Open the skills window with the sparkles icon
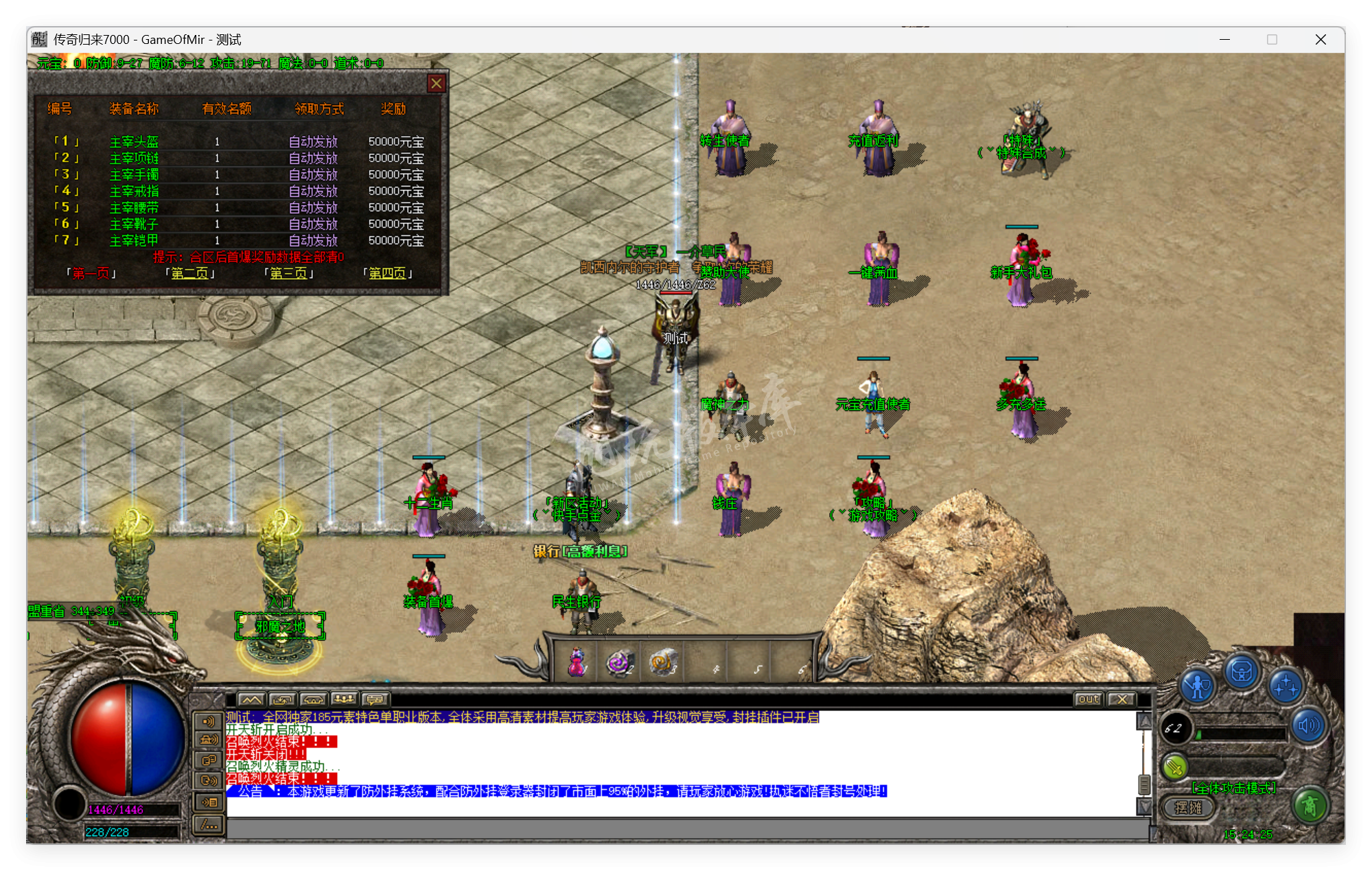The width and height of the screenshot is (1372, 871). tap(1286, 686)
